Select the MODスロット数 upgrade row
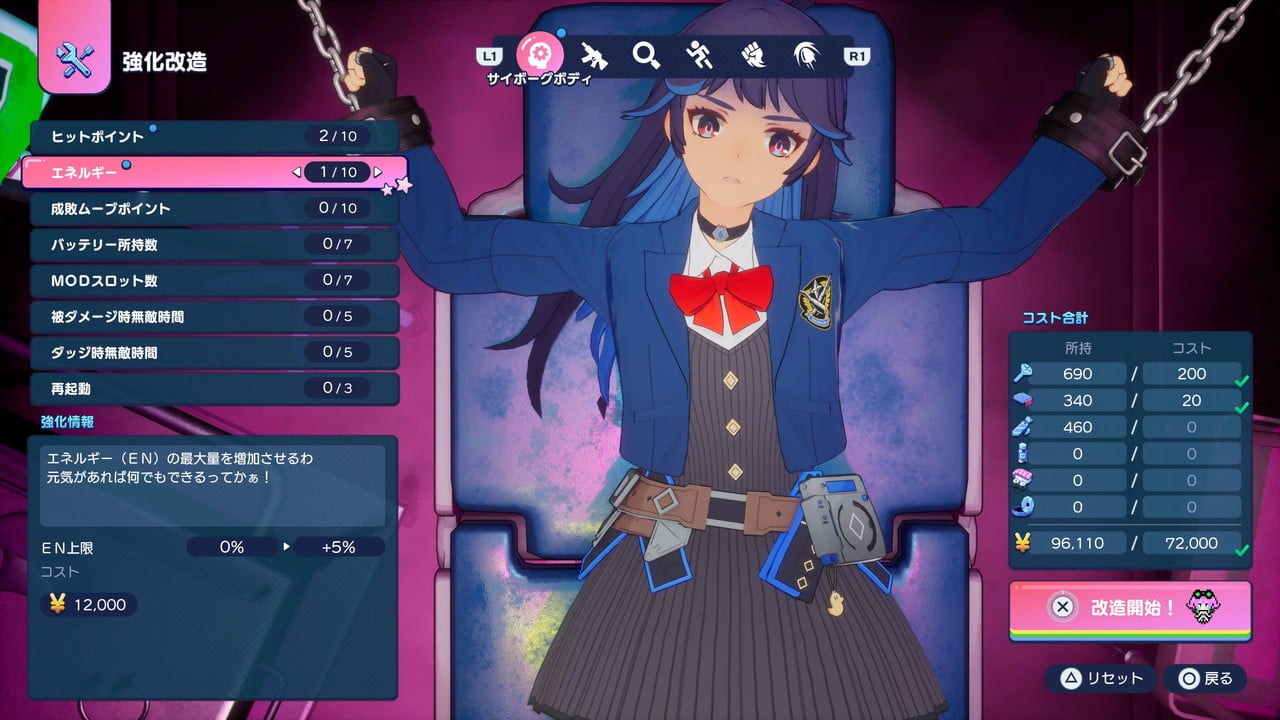This screenshot has height=720, width=1280. 214,281
